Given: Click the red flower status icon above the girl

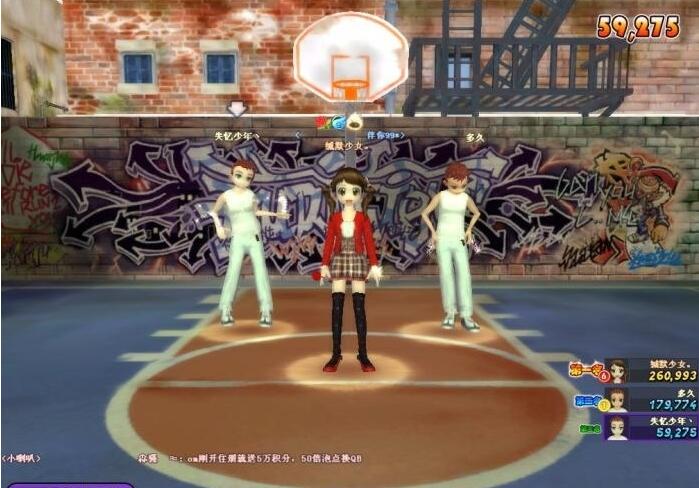Looking at the screenshot, I should tap(322, 122).
